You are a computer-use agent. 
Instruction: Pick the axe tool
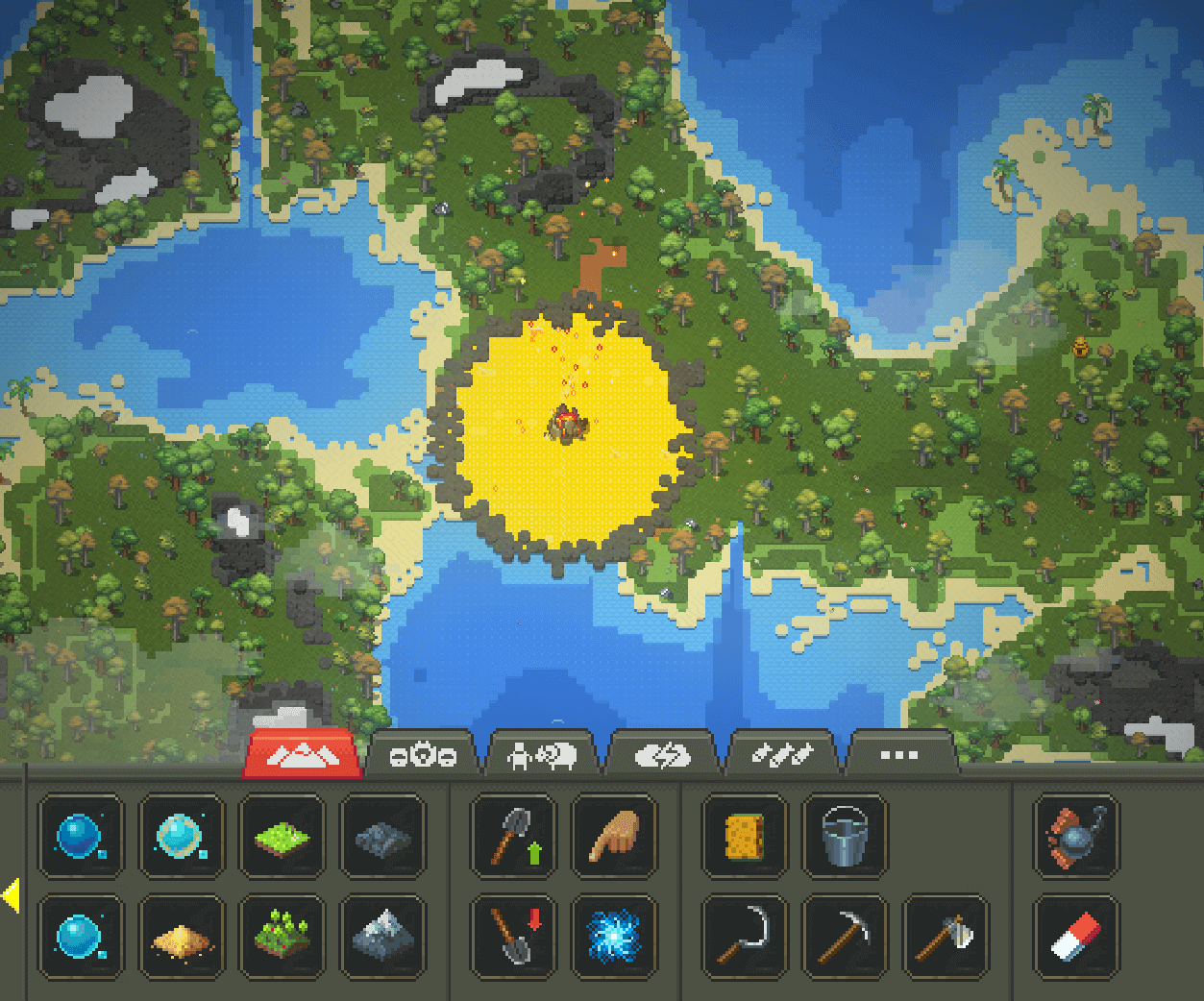tap(946, 938)
